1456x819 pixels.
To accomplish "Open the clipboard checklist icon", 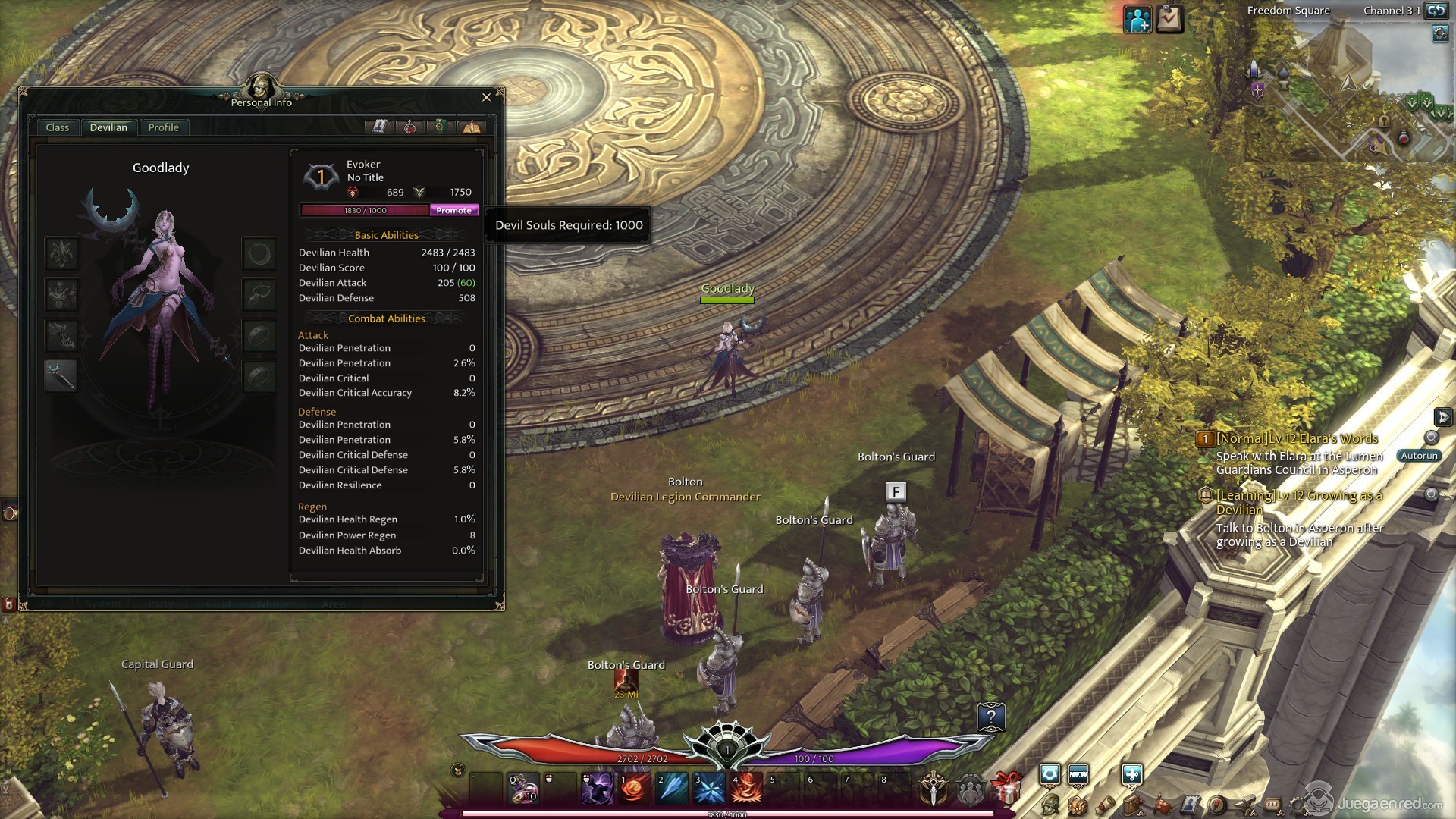I will [x=1169, y=20].
